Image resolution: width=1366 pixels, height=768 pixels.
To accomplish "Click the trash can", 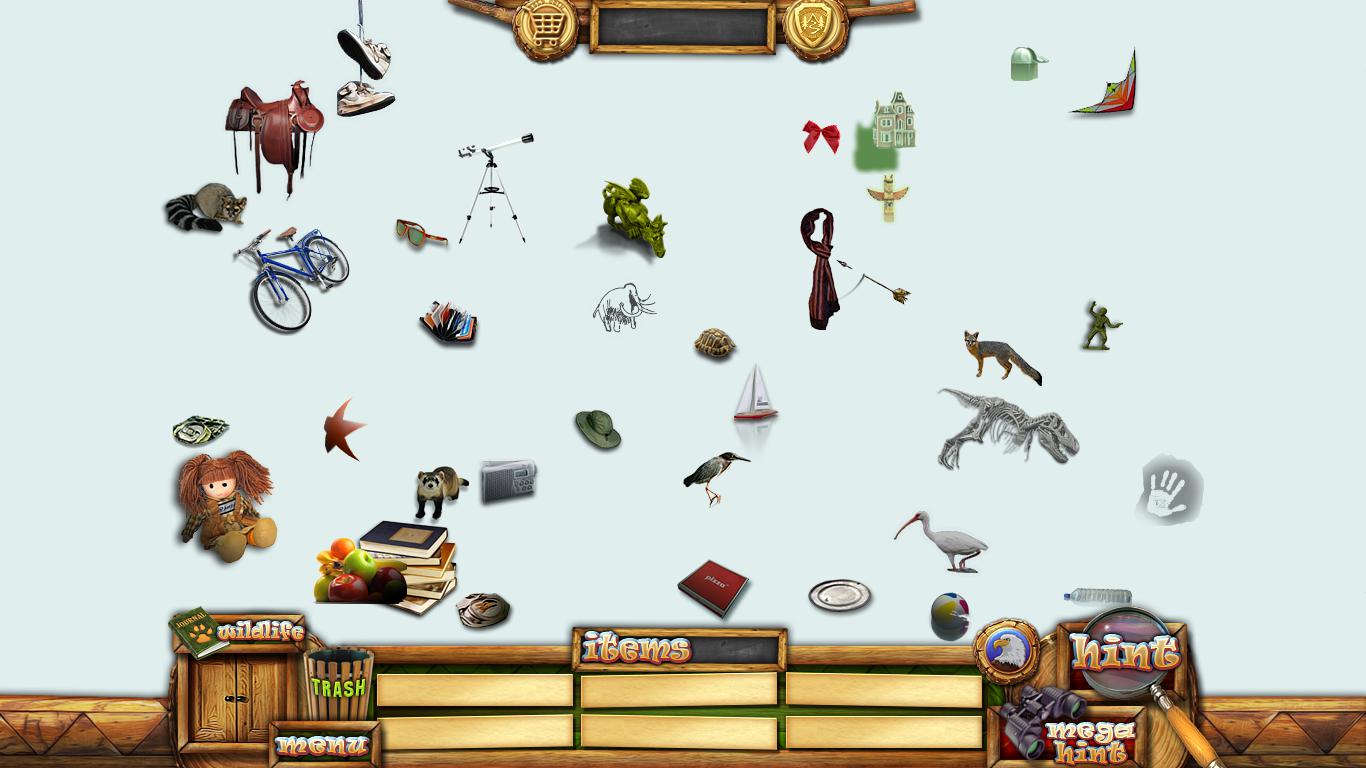I will [338, 685].
